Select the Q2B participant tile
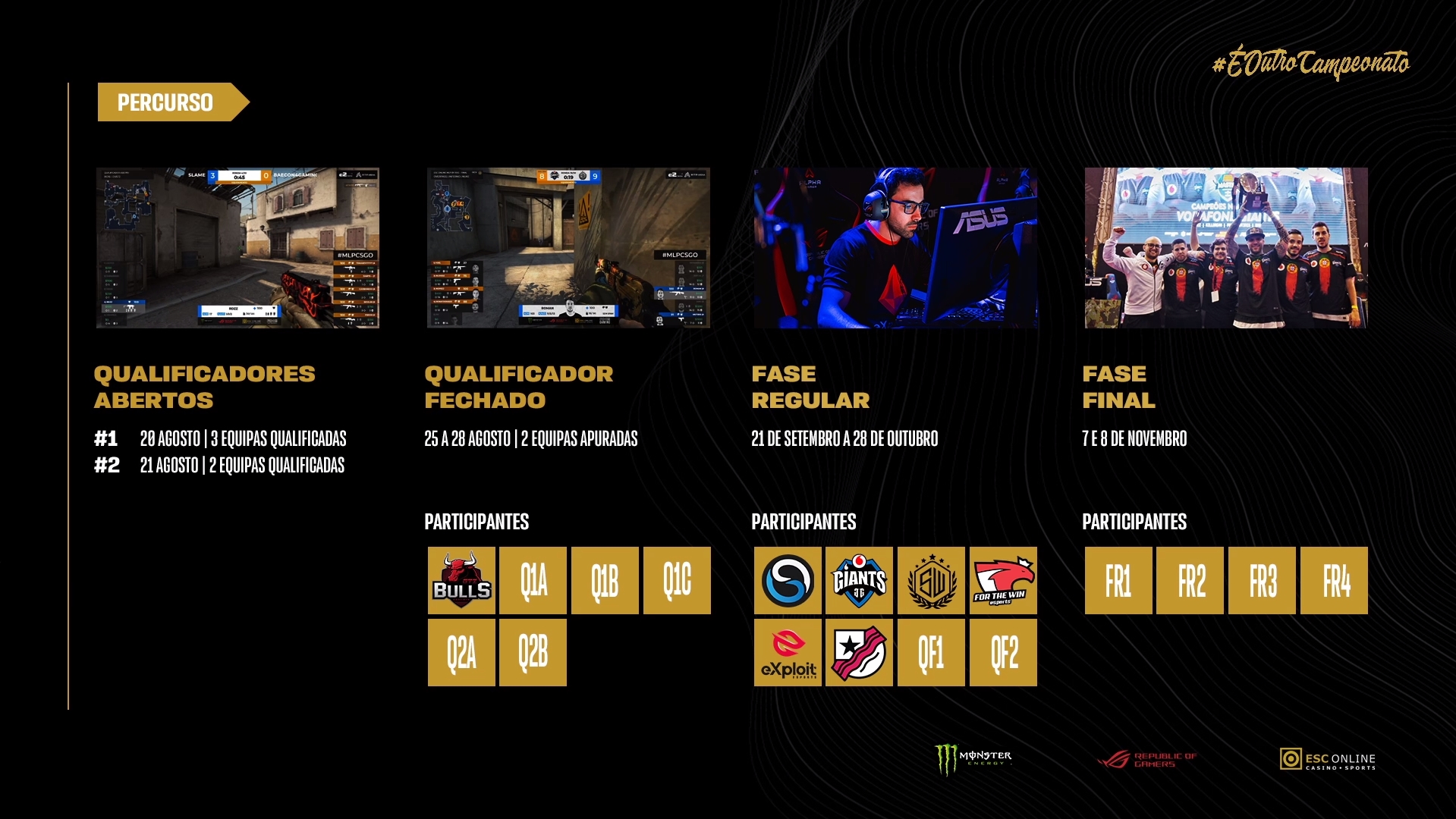 533,653
